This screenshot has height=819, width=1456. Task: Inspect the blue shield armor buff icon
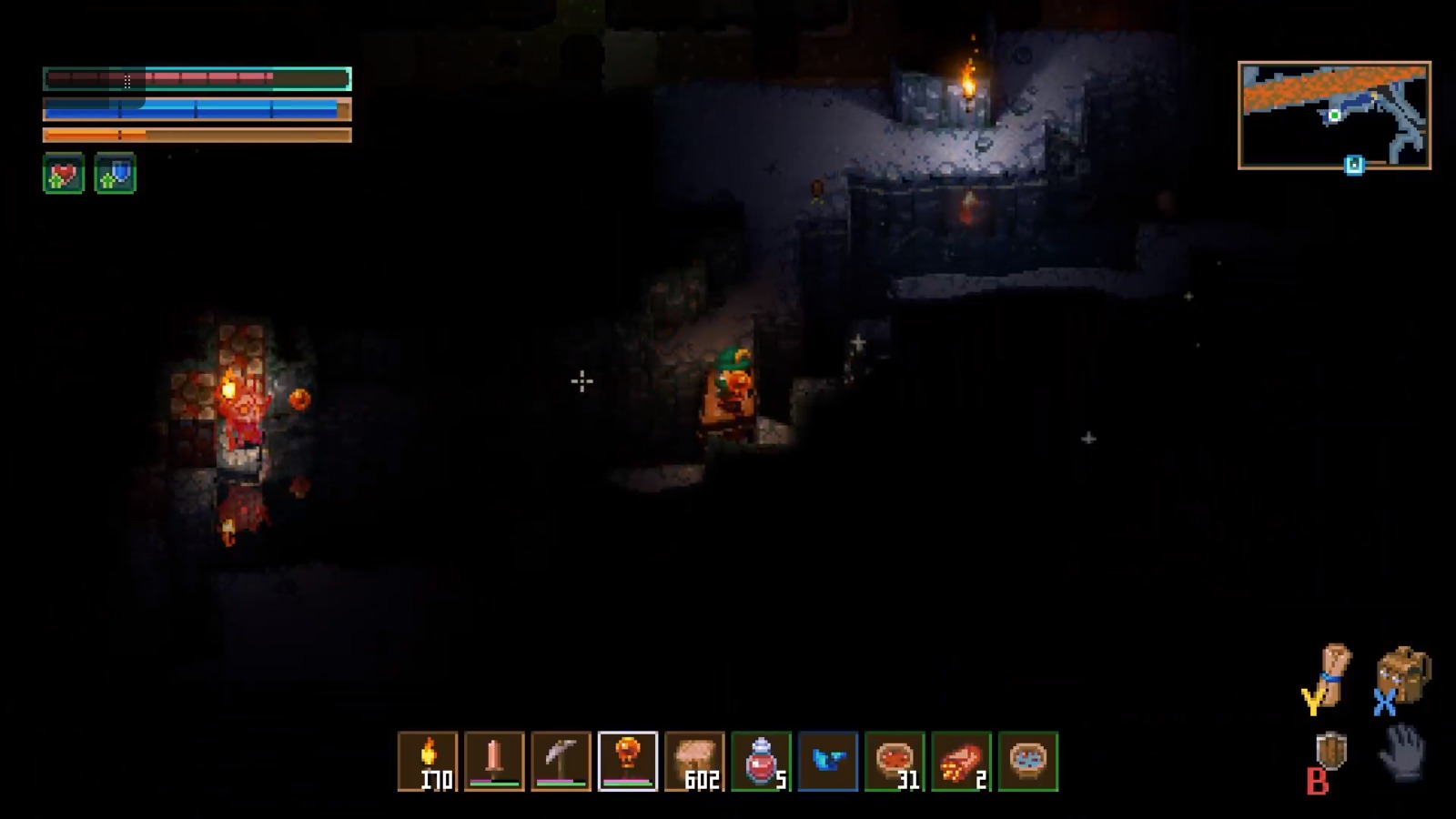pos(116,174)
